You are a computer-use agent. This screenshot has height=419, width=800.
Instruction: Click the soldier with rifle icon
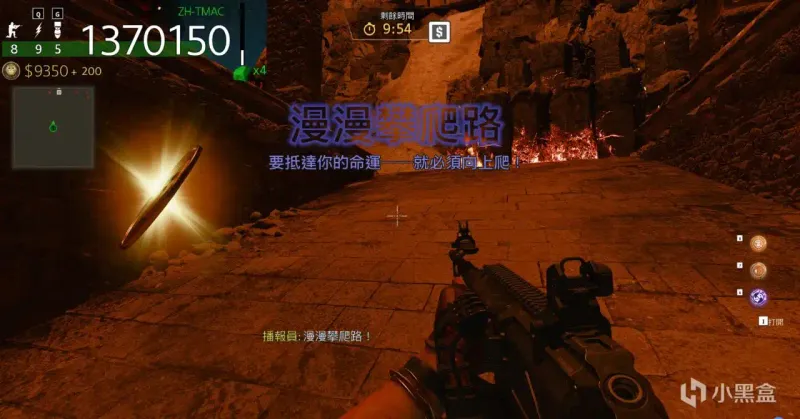click(x=15, y=31)
